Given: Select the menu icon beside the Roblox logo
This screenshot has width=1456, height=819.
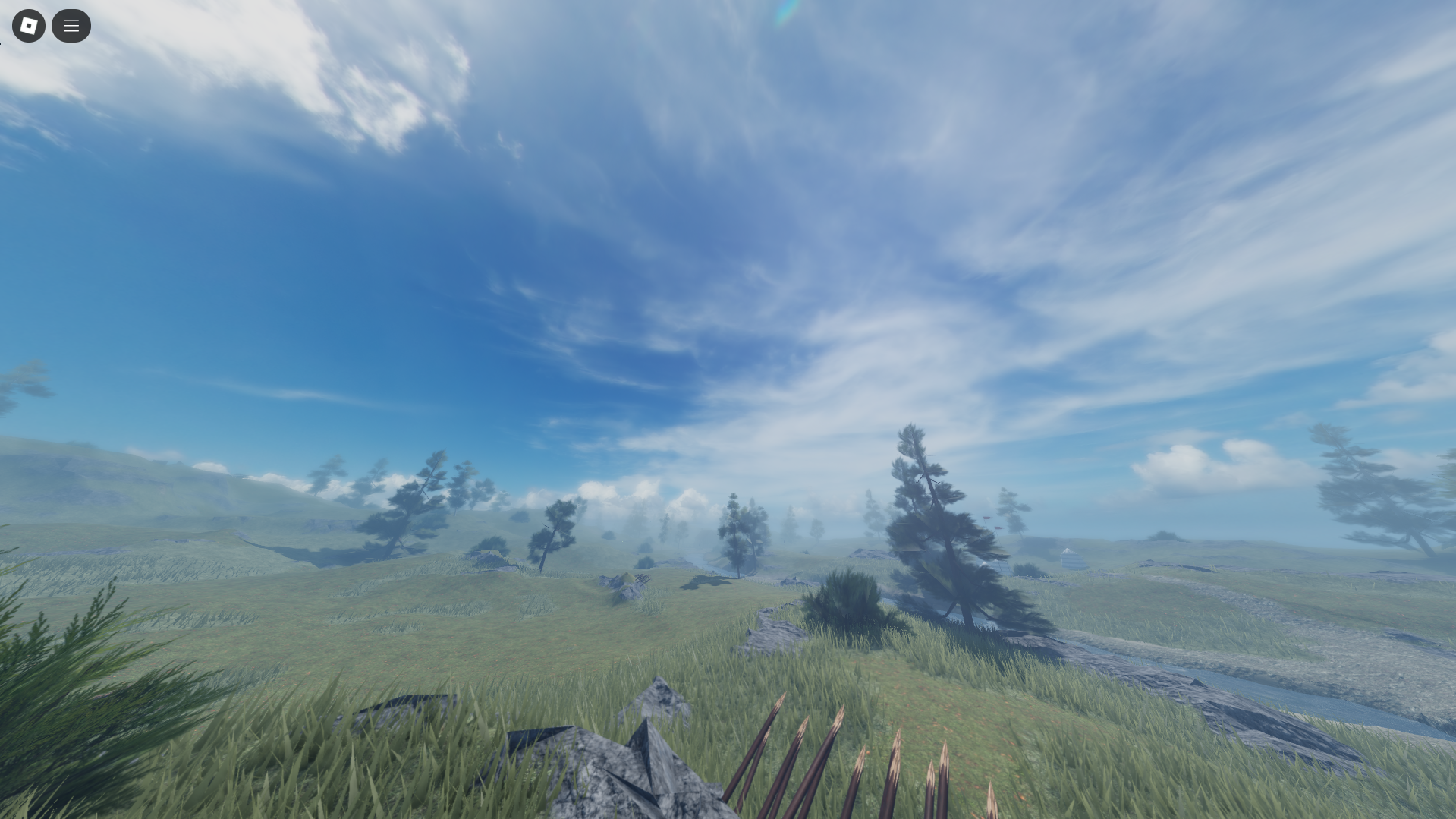Looking at the screenshot, I should pos(71,25).
